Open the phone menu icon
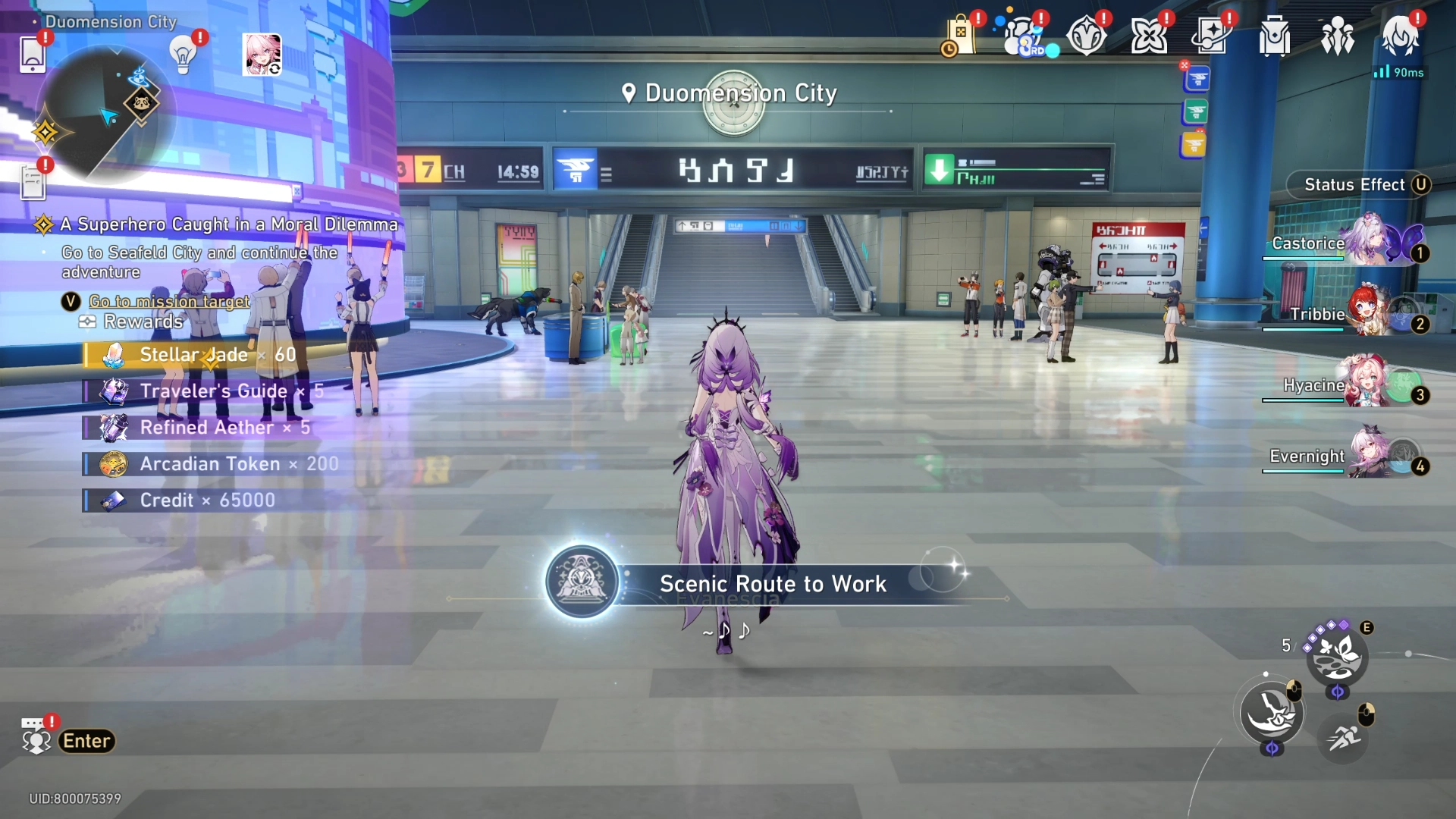This screenshot has height=819, width=1456. (x=33, y=55)
